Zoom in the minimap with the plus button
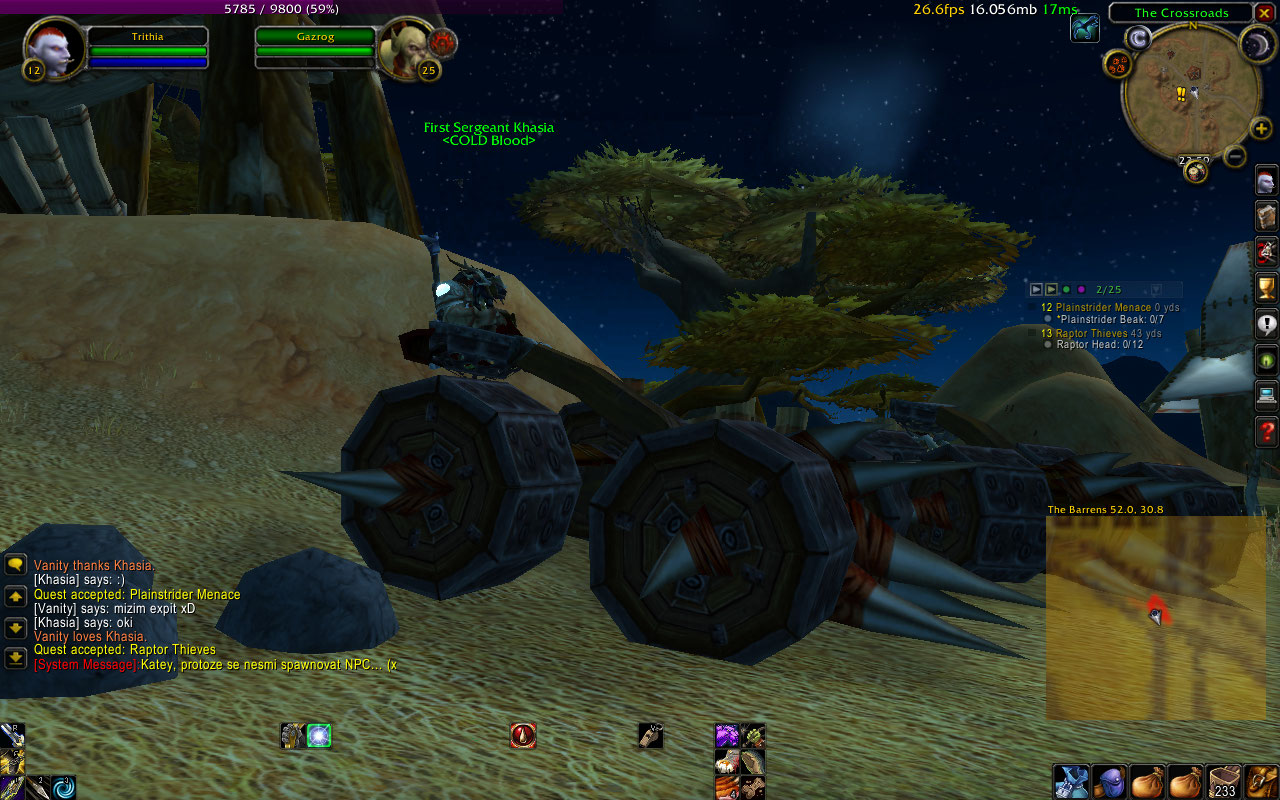Screen dimensions: 1280x800 pyautogui.click(x=1261, y=129)
